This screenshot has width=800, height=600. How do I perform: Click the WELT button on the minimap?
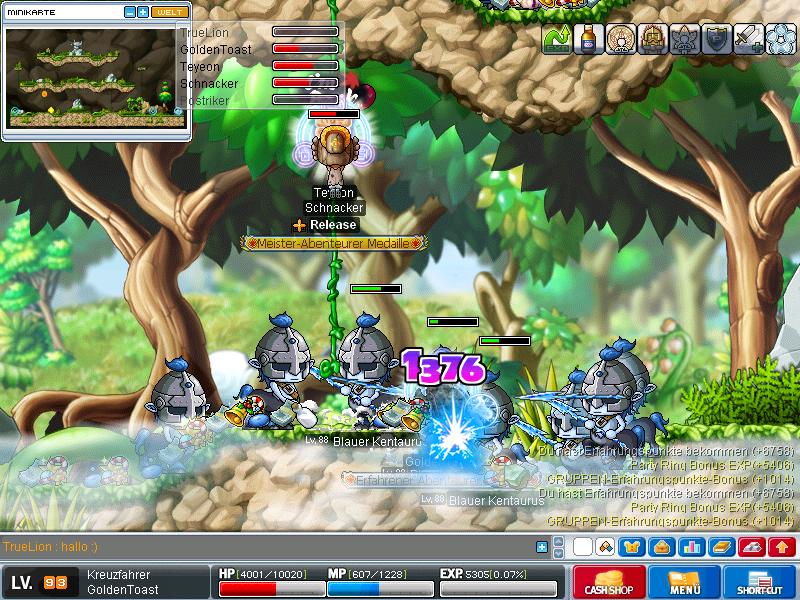click(170, 12)
